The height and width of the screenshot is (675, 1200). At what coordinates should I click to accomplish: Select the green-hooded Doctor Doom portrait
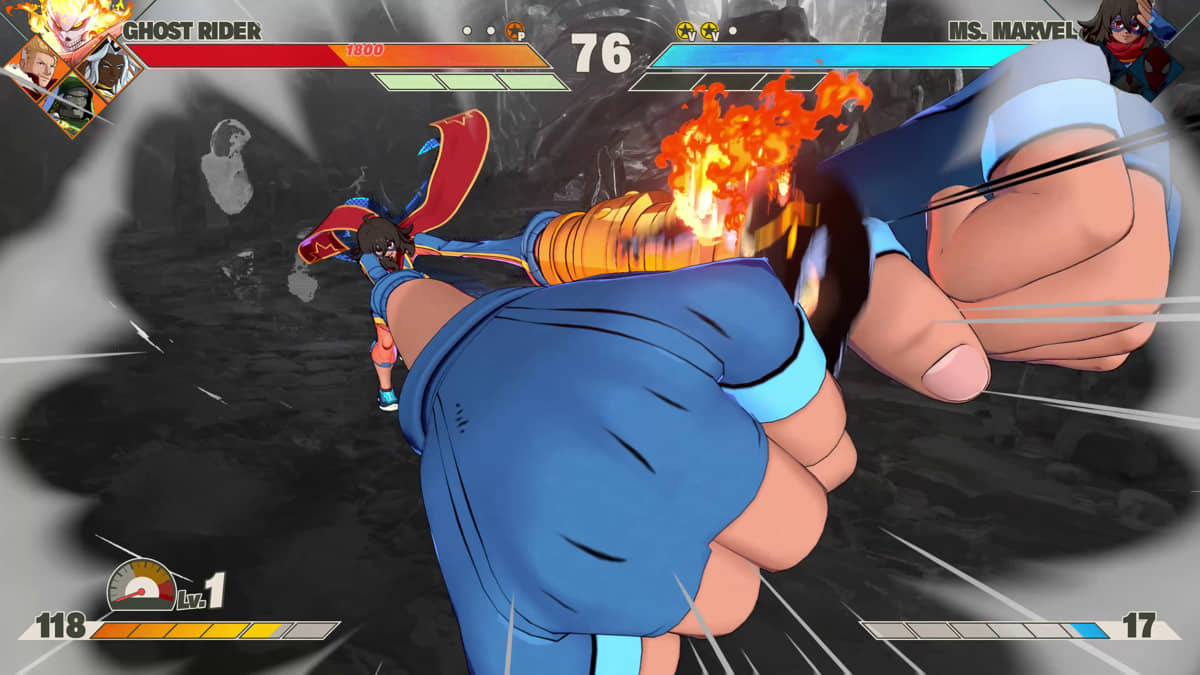[x=70, y=104]
